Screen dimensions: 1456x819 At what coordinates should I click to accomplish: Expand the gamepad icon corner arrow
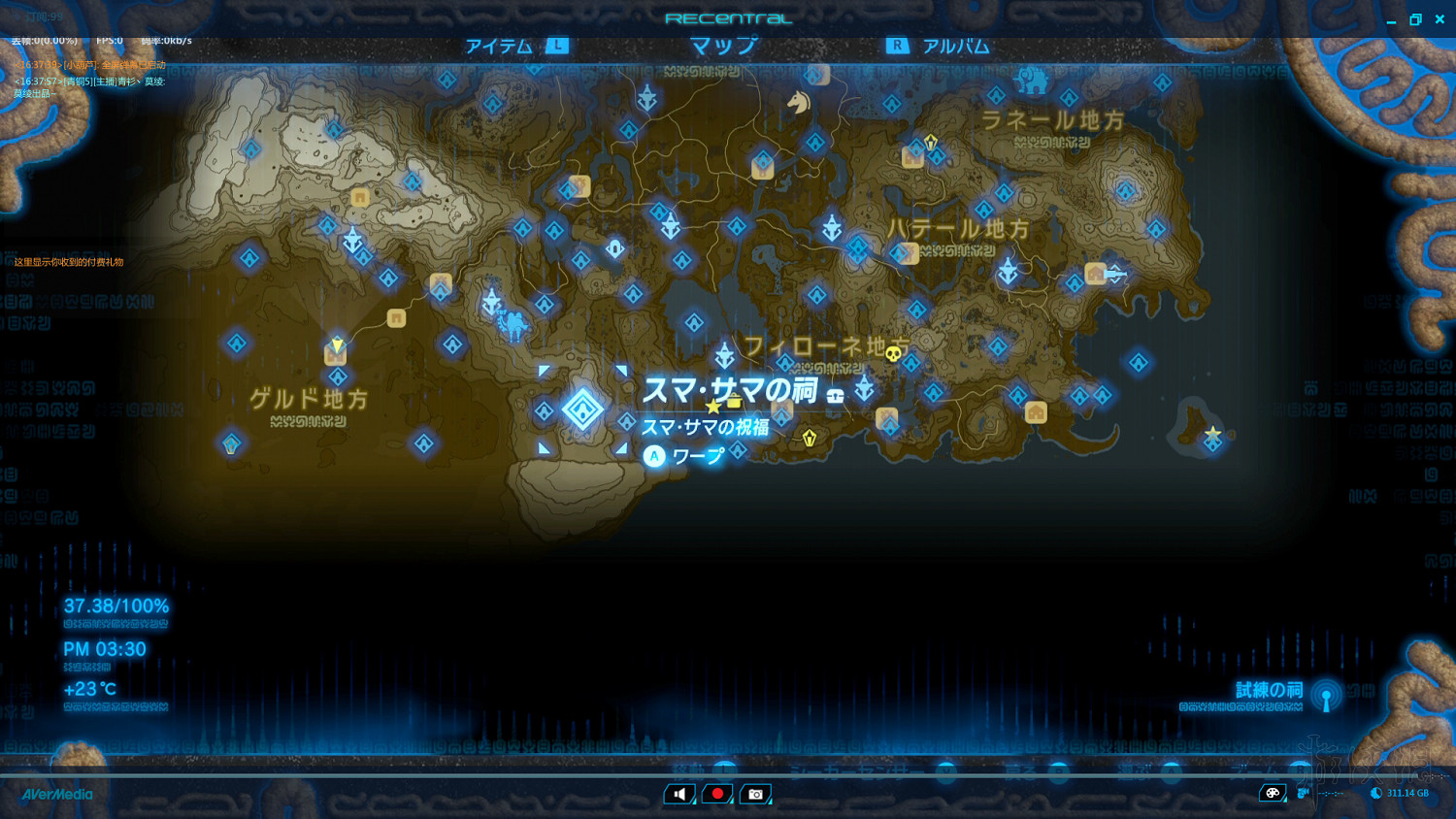[x=1284, y=801]
